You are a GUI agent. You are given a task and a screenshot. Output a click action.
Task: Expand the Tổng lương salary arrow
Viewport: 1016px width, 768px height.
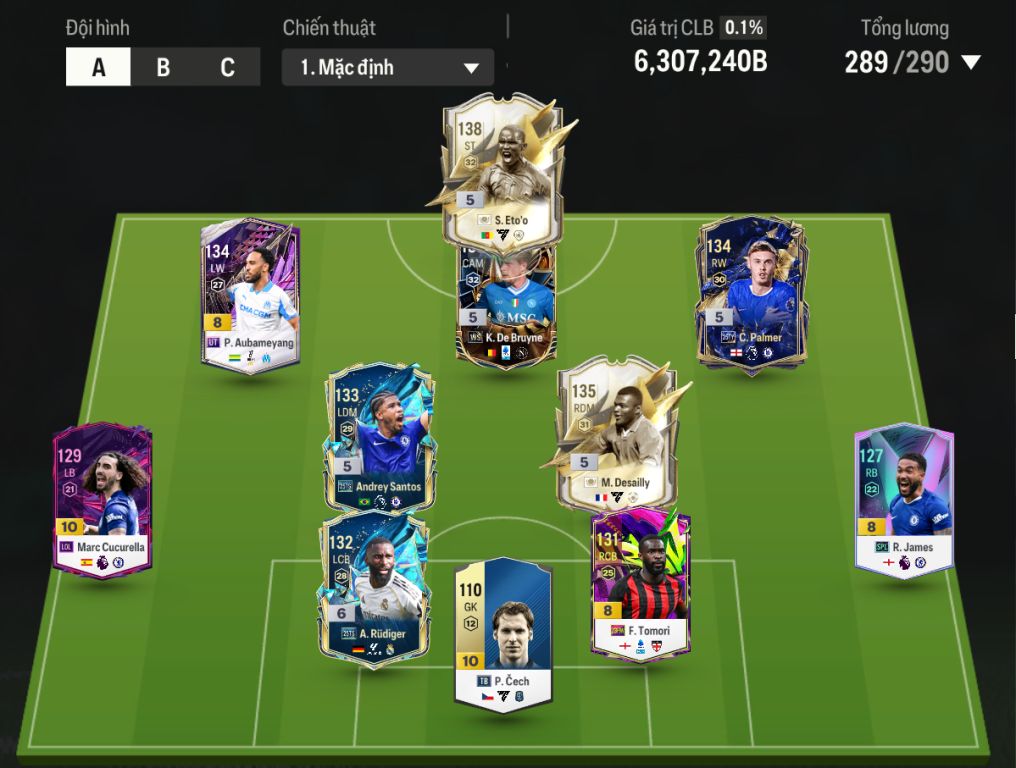[970, 63]
